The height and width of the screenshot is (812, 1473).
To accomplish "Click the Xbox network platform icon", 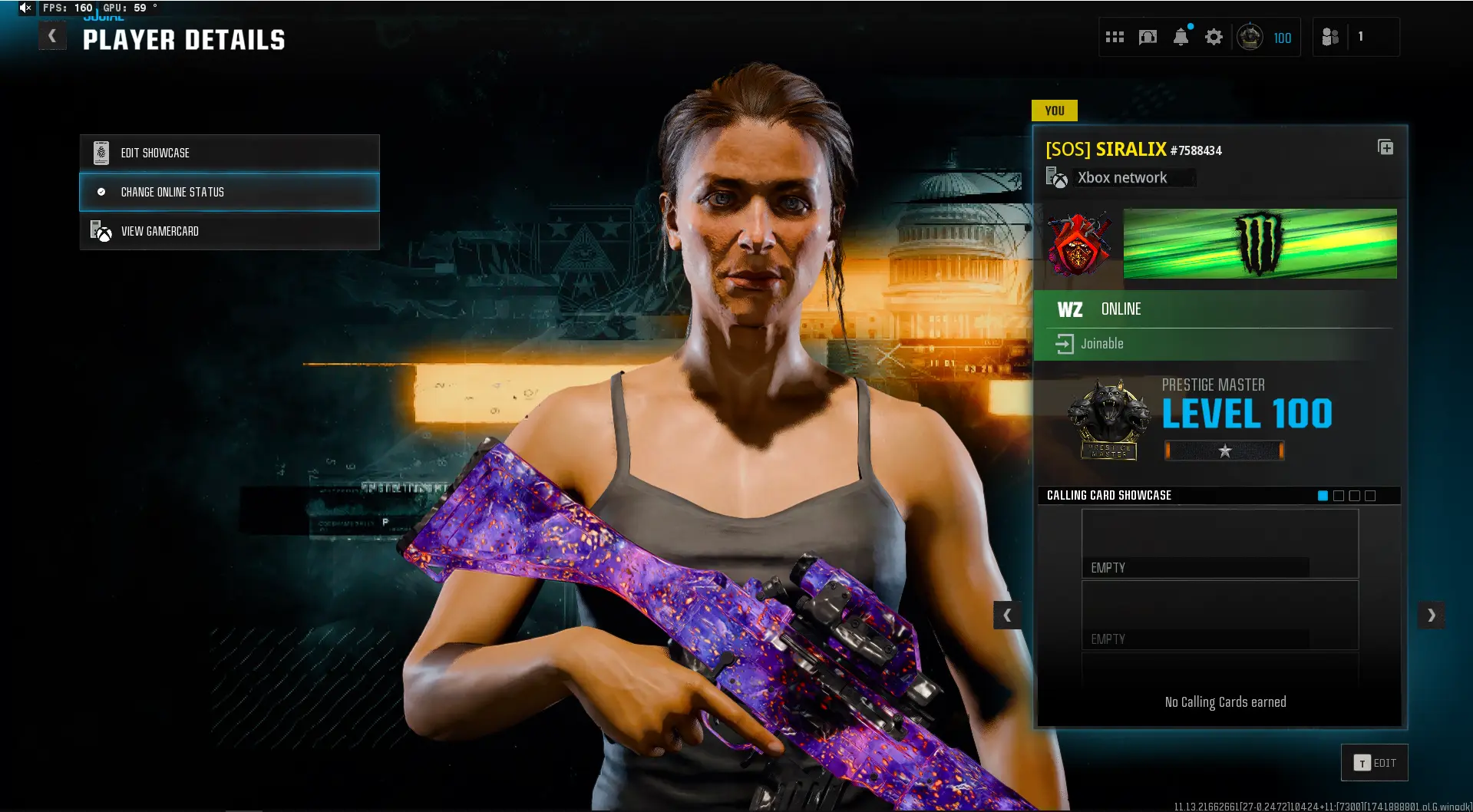I will click(x=1056, y=177).
